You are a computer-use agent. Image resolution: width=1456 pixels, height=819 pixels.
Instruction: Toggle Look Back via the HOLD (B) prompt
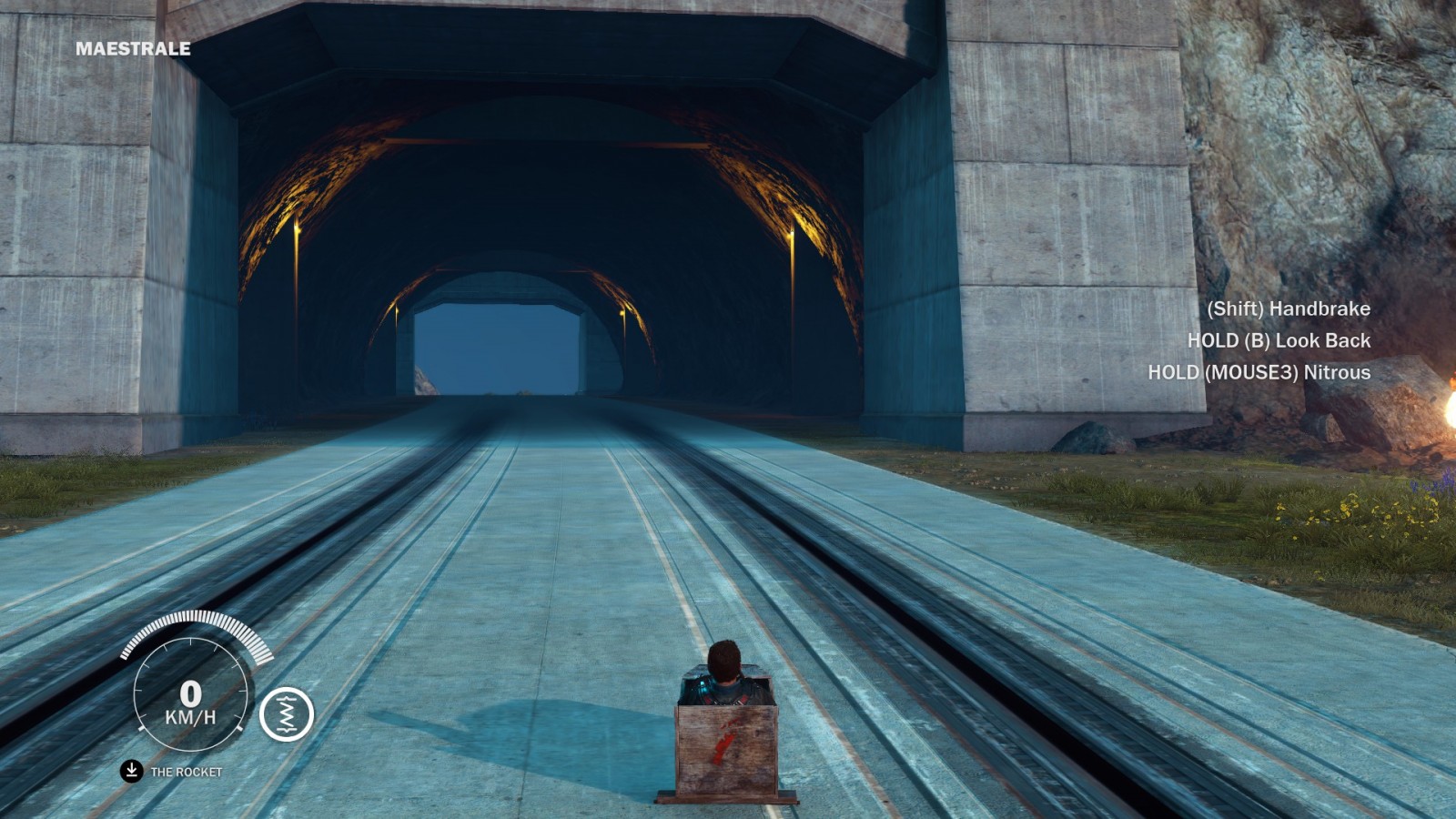[1279, 341]
